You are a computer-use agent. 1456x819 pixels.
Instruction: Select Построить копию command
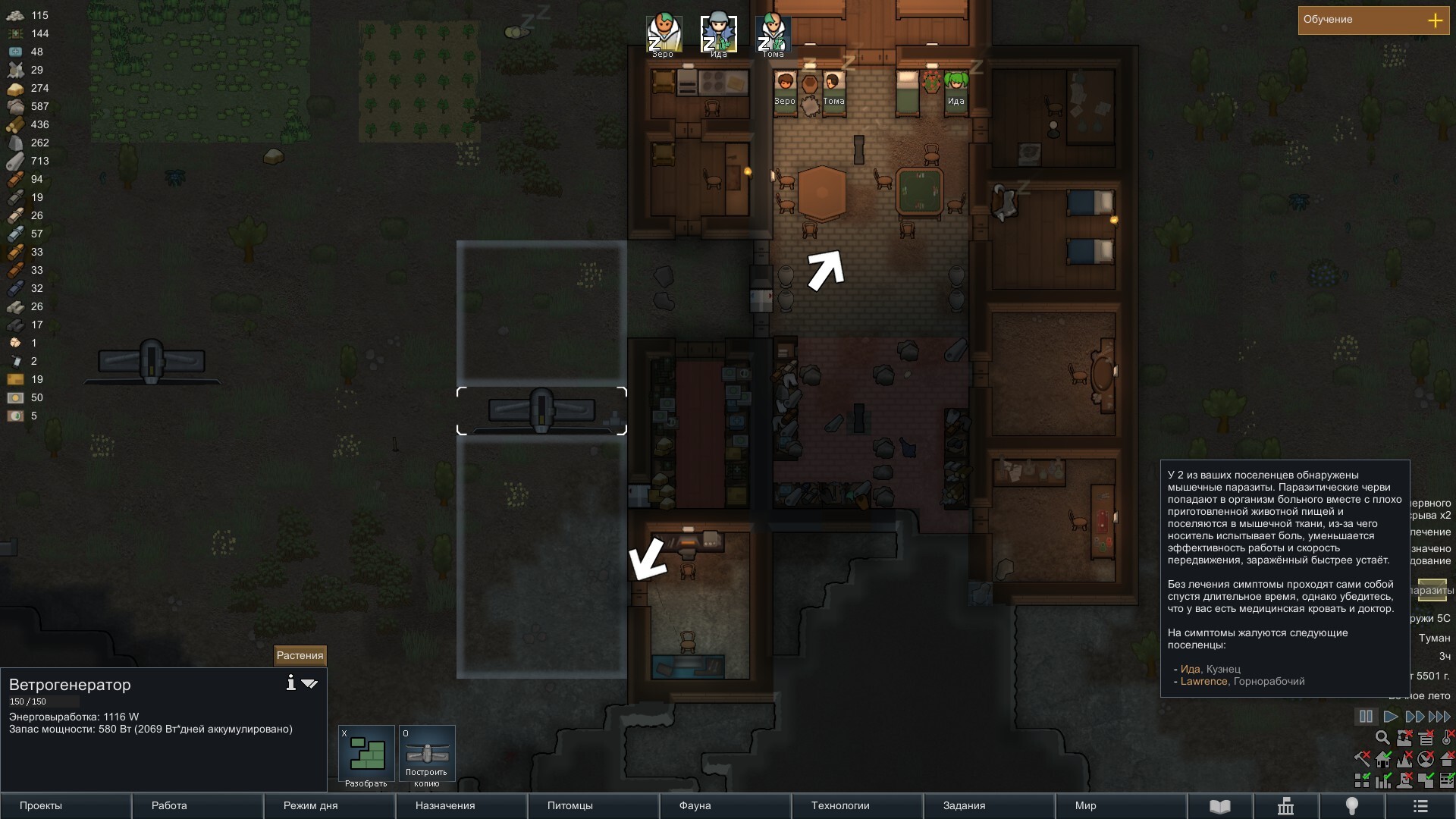coord(427,756)
